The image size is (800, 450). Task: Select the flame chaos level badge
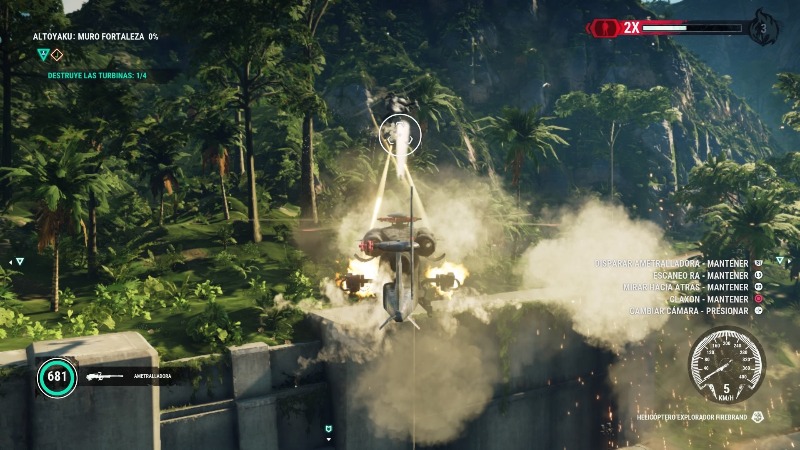764,27
